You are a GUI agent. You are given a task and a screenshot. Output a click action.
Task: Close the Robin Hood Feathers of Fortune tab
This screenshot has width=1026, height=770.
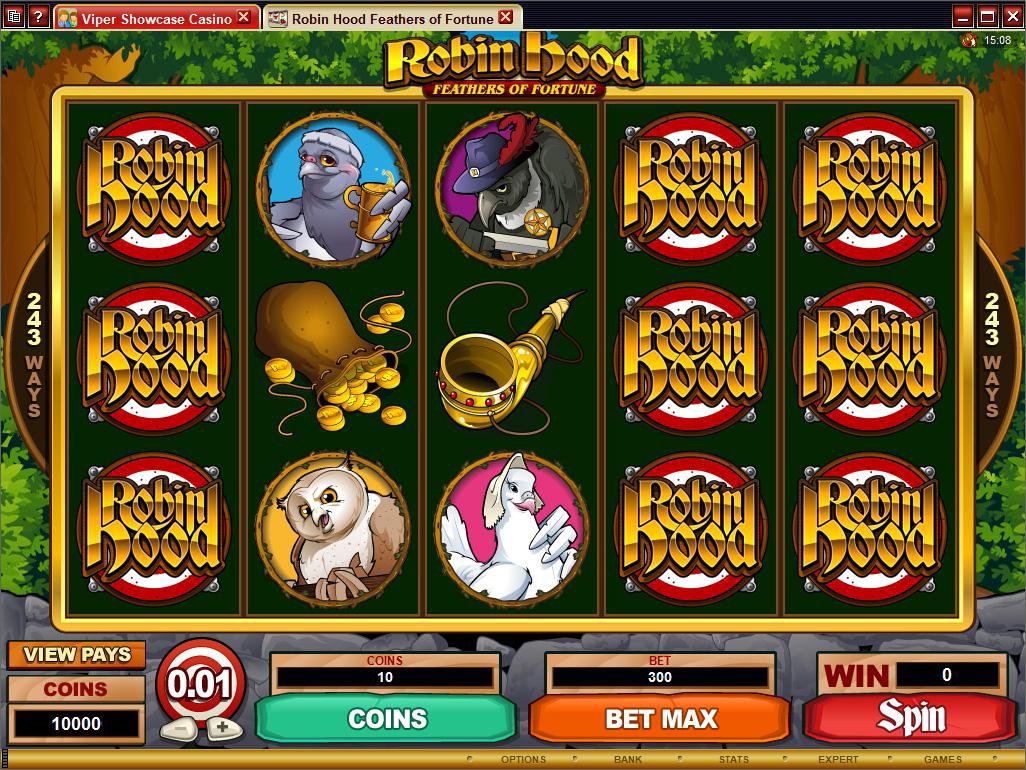pyautogui.click(x=506, y=17)
